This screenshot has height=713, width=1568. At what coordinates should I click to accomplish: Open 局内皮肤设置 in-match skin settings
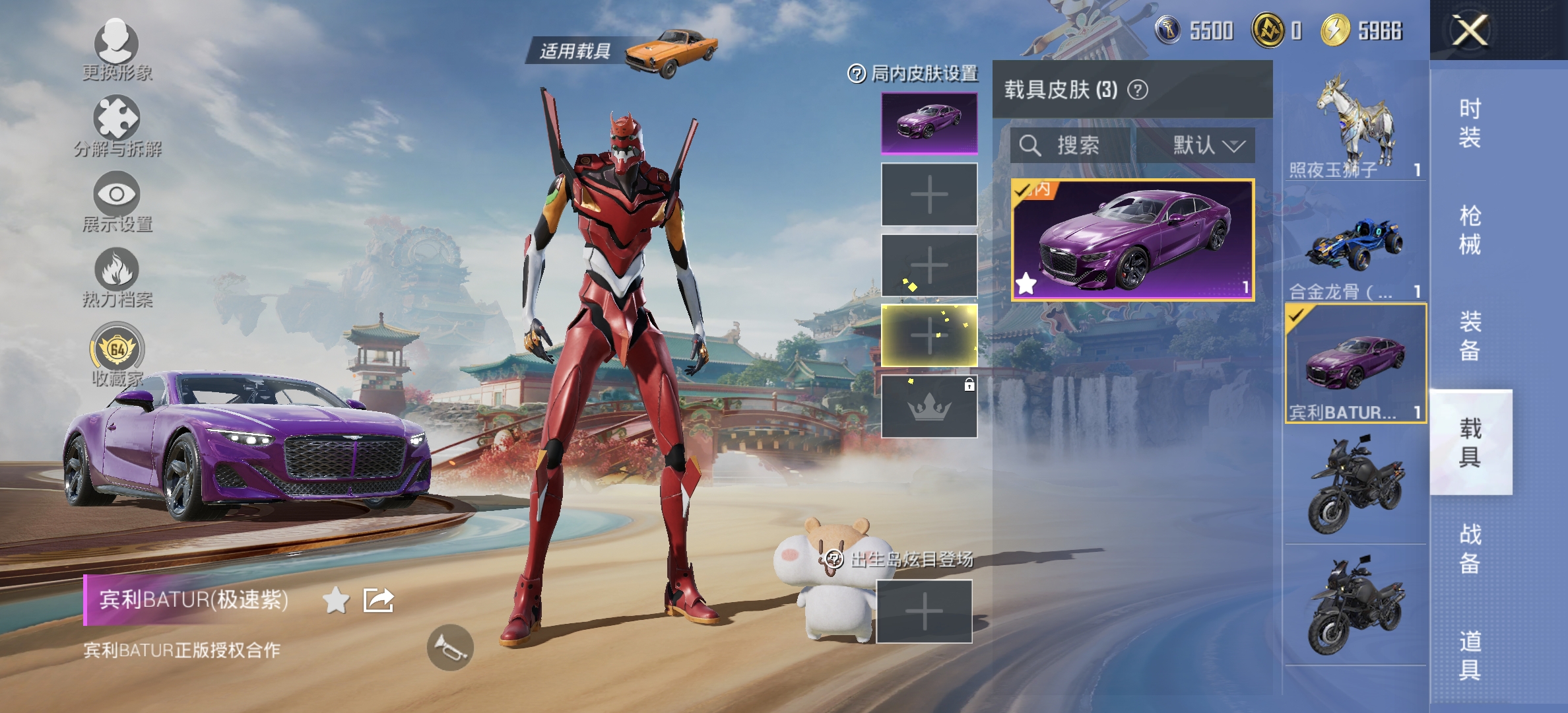pyautogui.click(x=913, y=73)
